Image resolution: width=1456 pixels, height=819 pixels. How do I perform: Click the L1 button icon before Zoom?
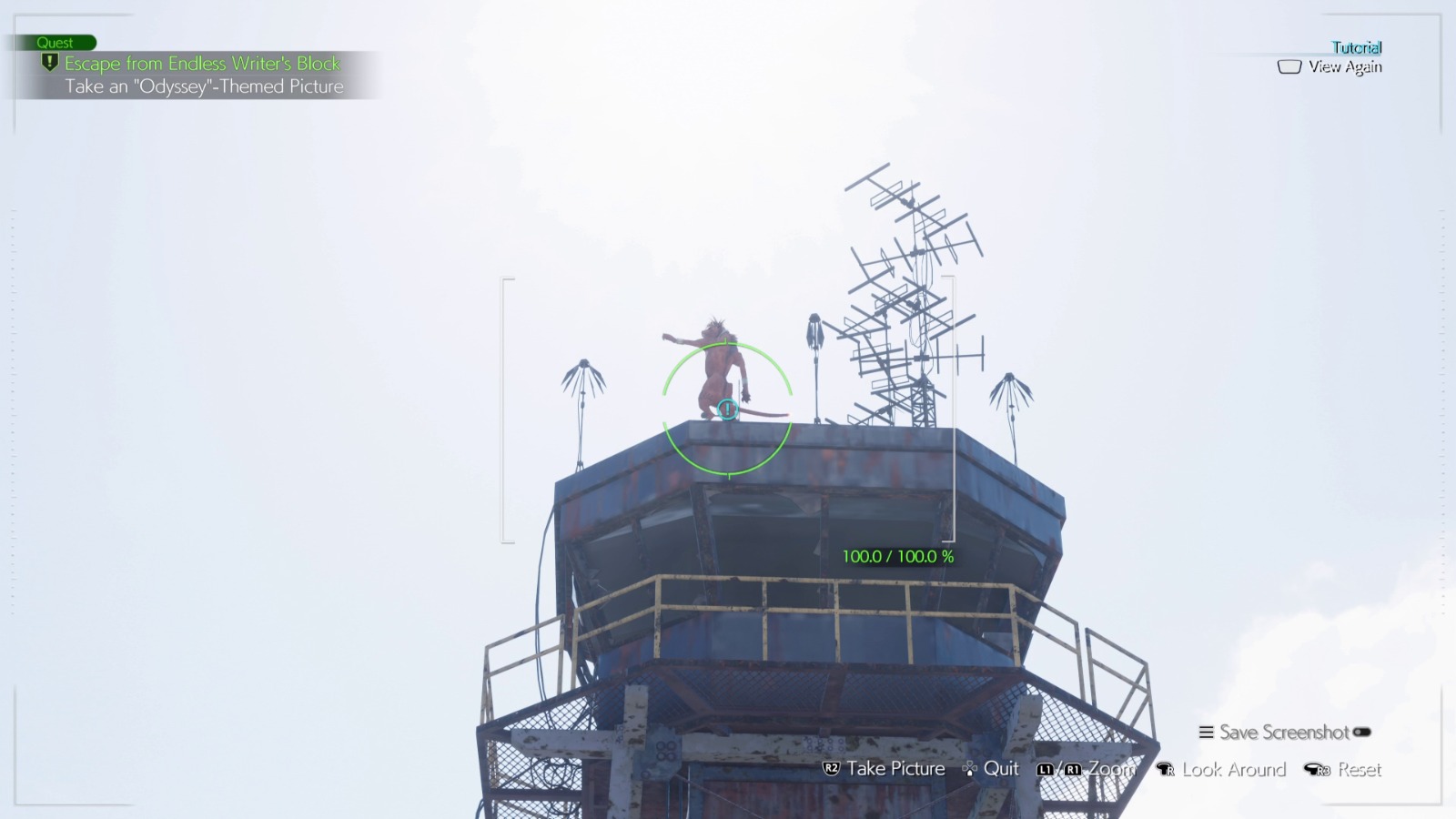coord(1046,769)
